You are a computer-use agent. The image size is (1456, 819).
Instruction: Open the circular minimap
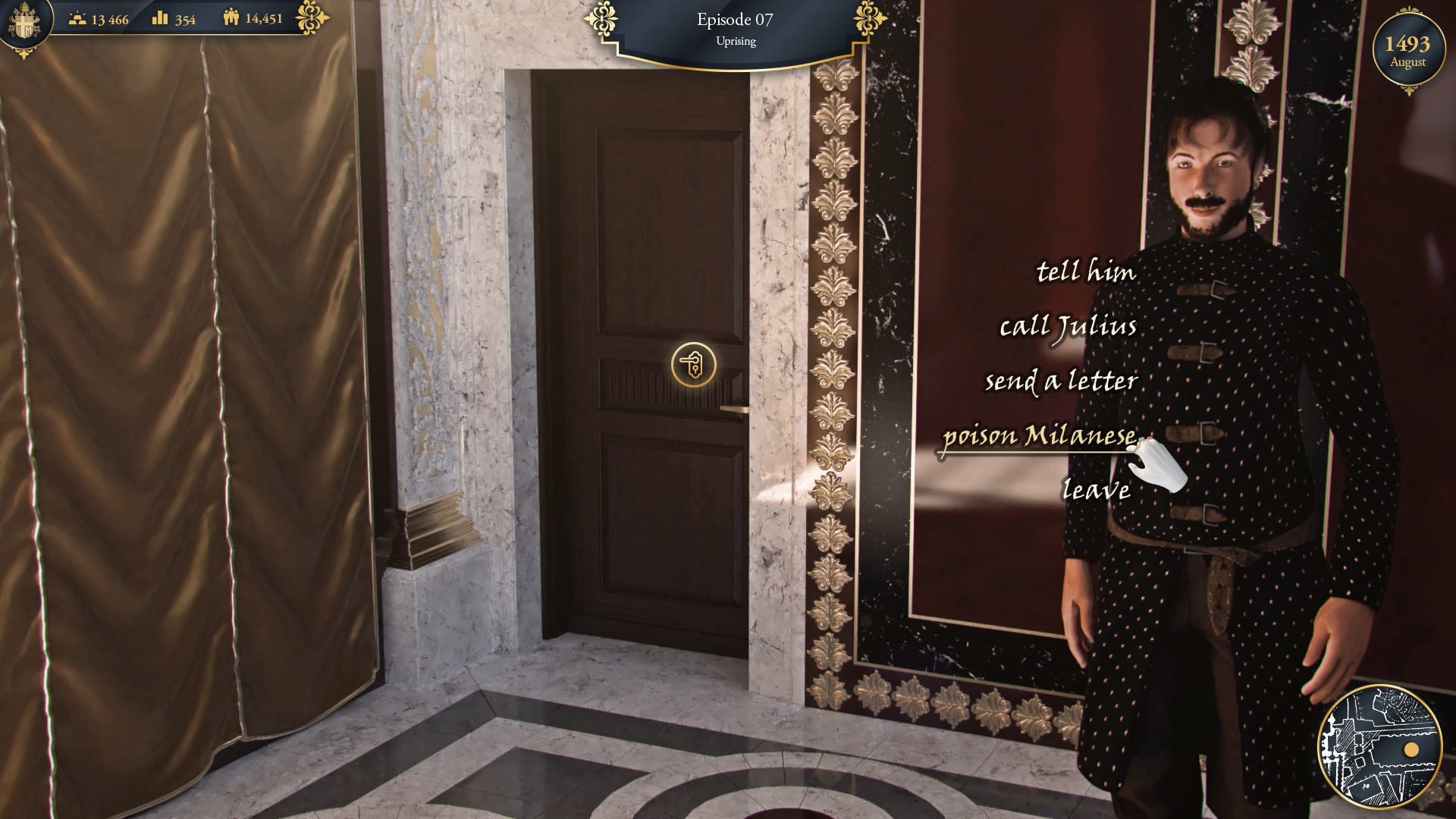pos(1379,748)
